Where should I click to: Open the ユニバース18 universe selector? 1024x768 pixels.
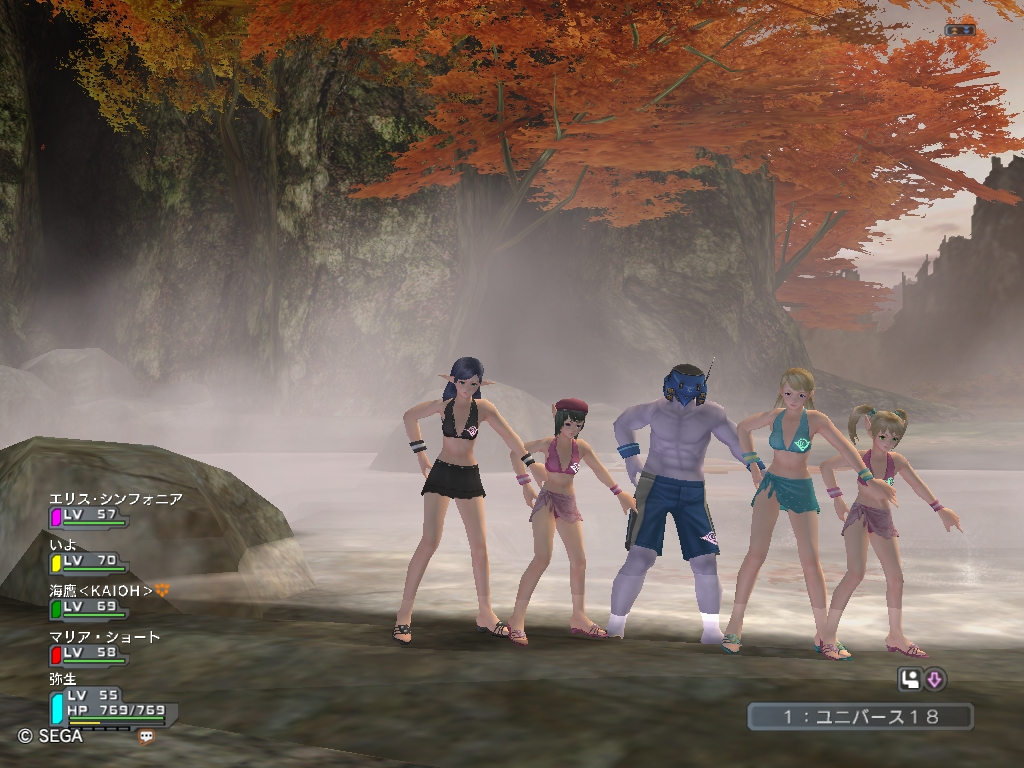(860, 716)
